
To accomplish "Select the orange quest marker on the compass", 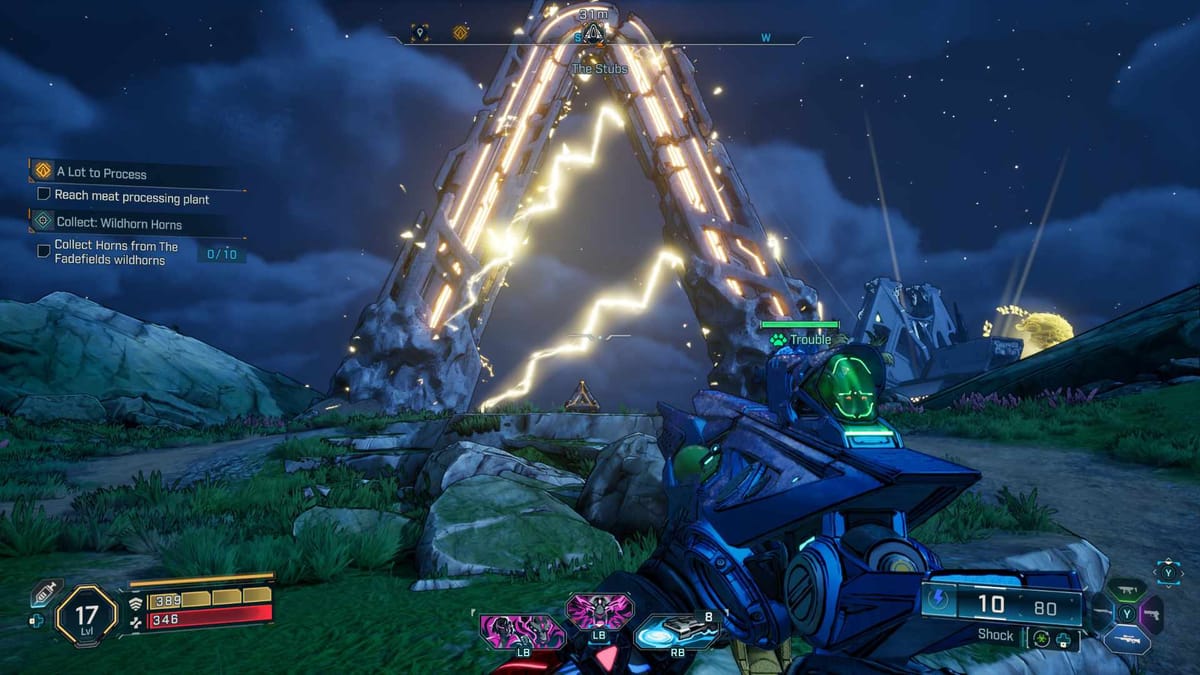I will [460, 33].
